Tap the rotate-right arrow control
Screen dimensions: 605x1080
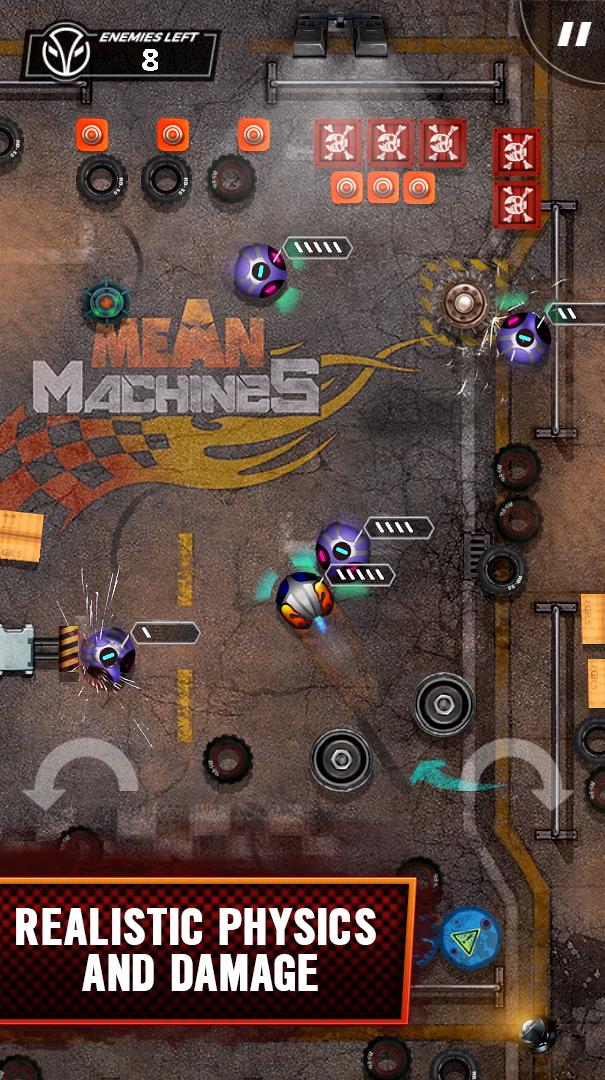point(521,776)
